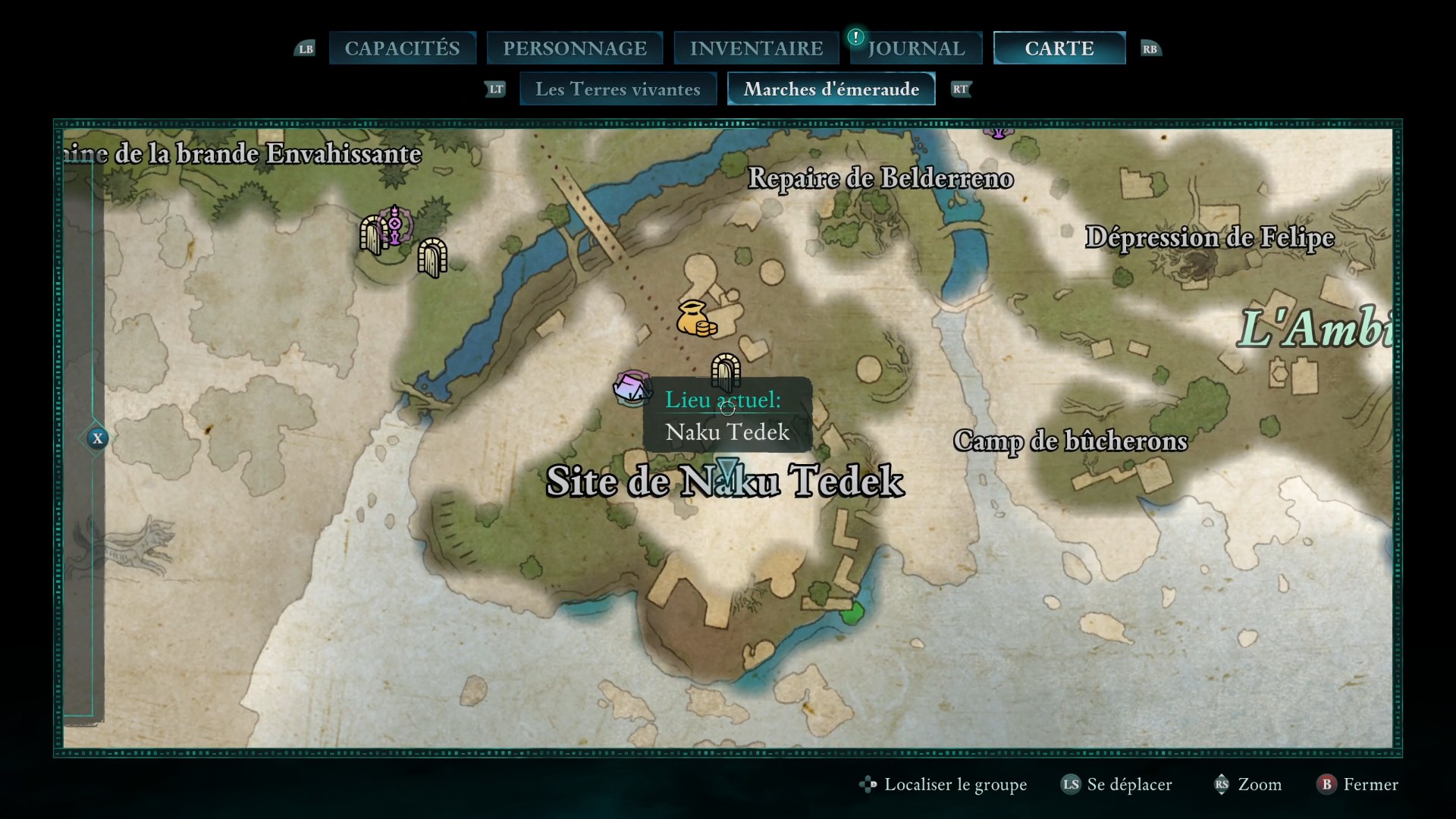This screenshot has height=819, width=1456.
Task: Select the Carte tab
Action: coord(1059,49)
